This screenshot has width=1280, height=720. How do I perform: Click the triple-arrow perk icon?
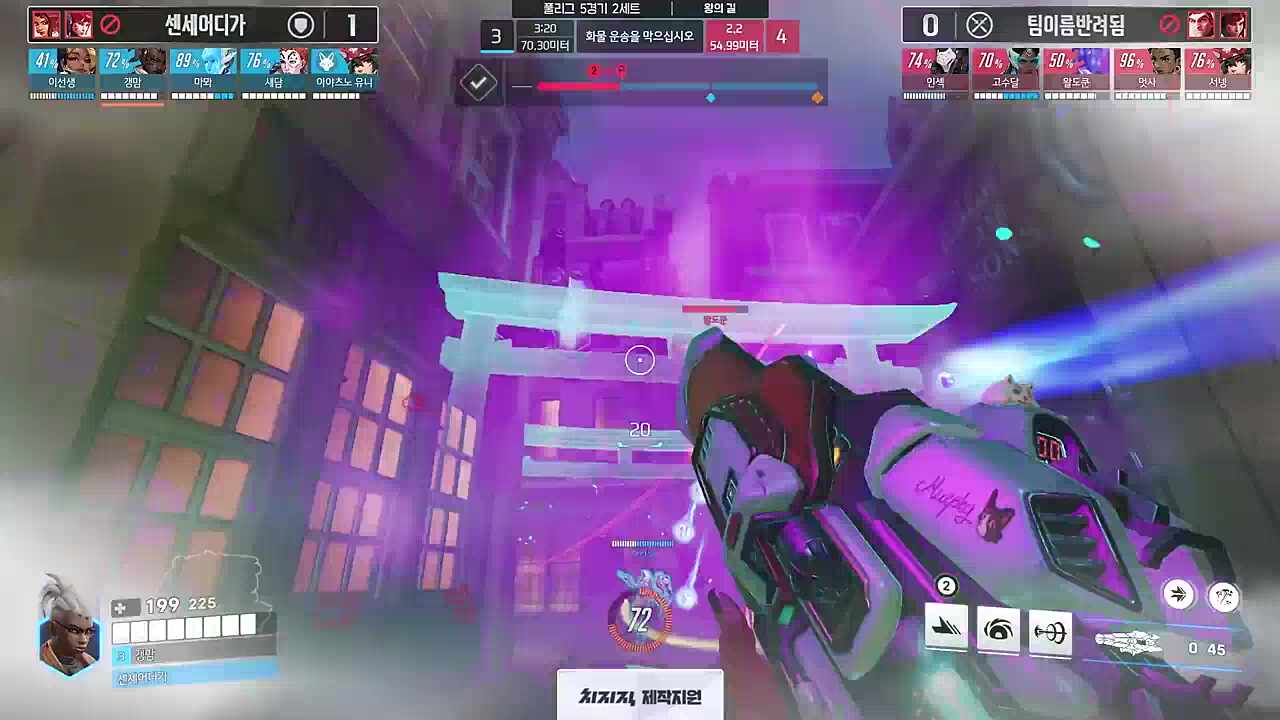[1180, 595]
